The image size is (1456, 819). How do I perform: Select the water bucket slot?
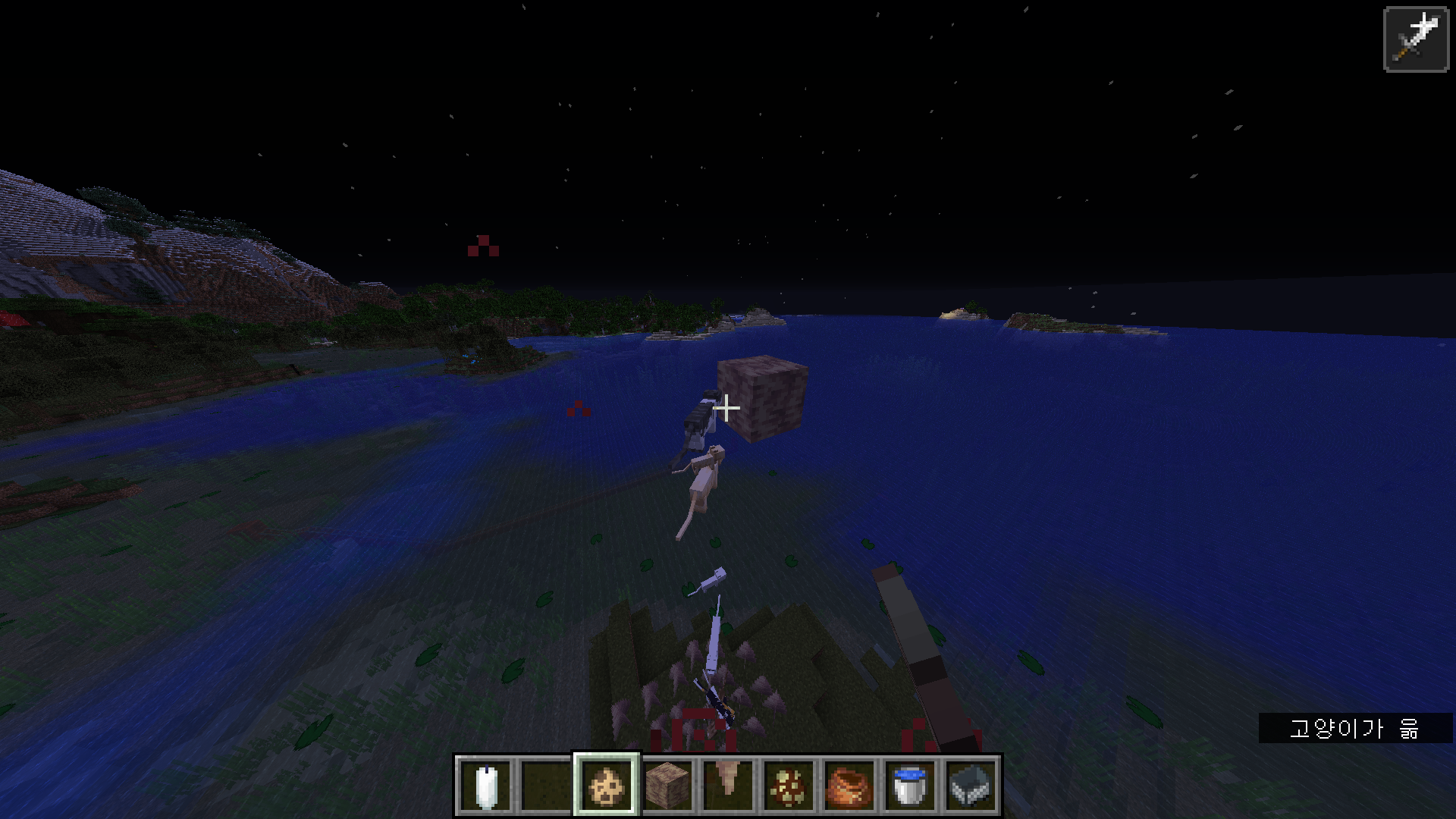910,786
